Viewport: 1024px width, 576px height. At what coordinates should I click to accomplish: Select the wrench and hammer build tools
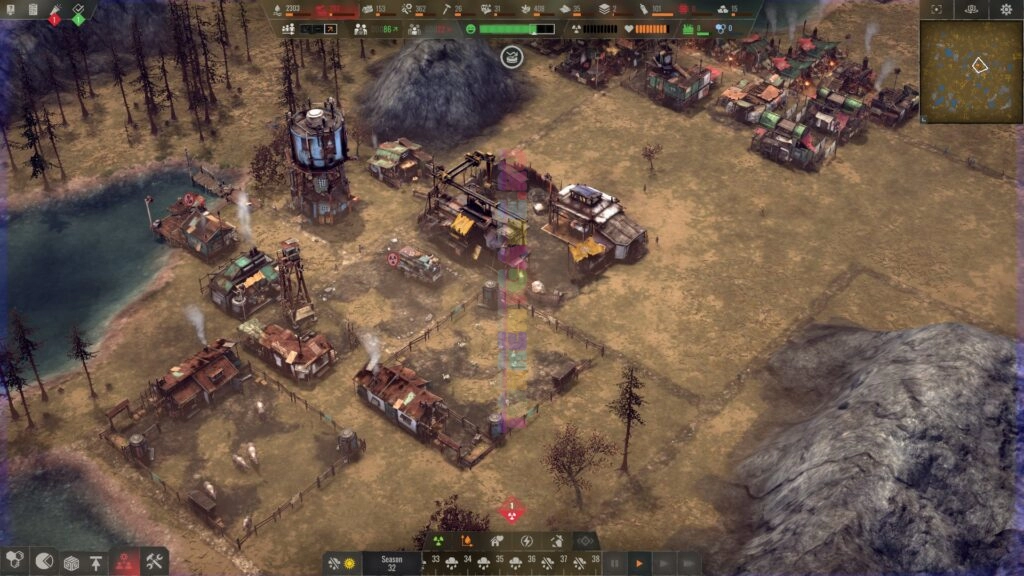point(153,562)
